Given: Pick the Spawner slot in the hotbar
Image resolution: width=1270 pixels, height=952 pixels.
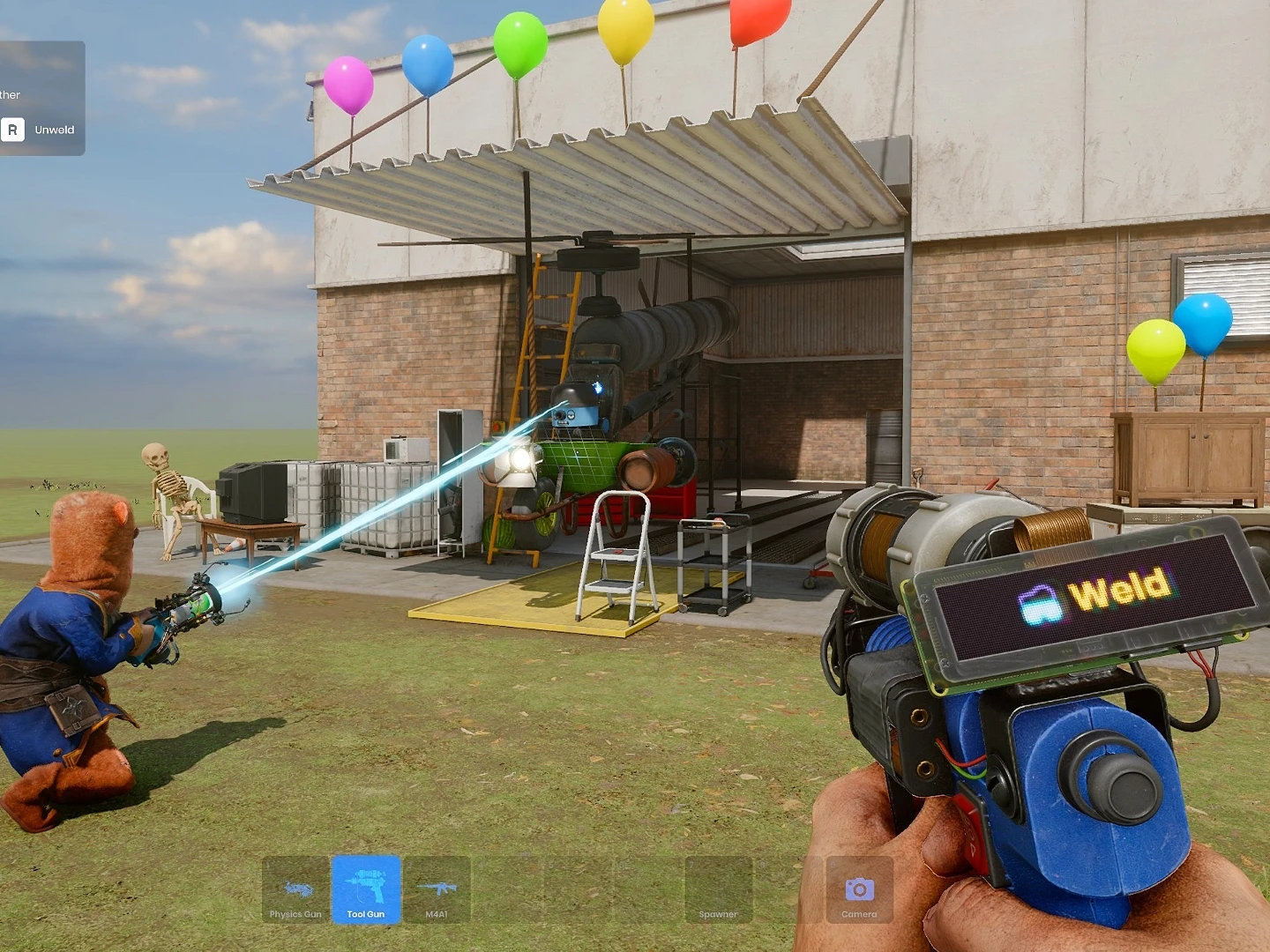Looking at the screenshot, I should [x=719, y=890].
